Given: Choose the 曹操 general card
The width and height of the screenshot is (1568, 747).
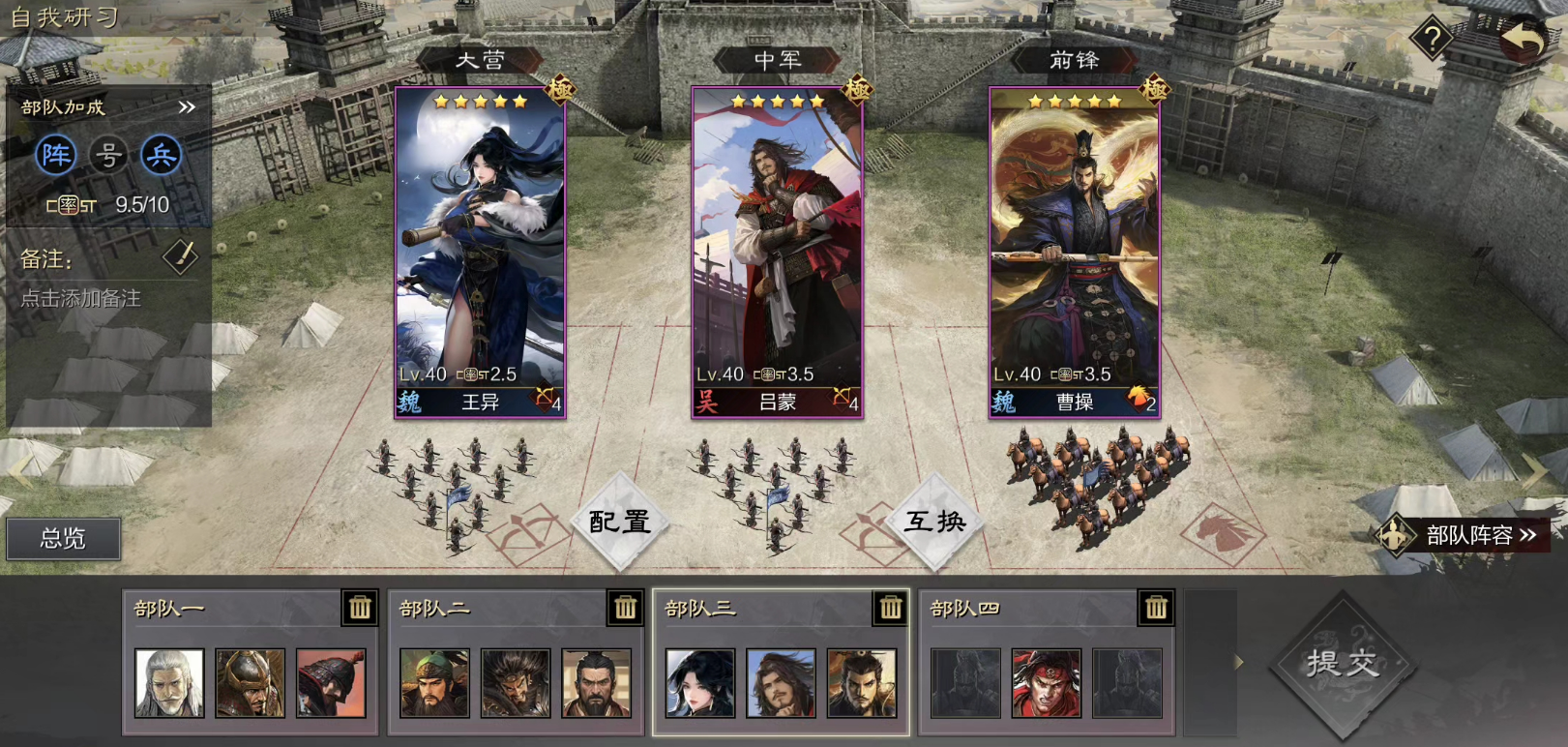Looking at the screenshot, I should pos(1074,252).
